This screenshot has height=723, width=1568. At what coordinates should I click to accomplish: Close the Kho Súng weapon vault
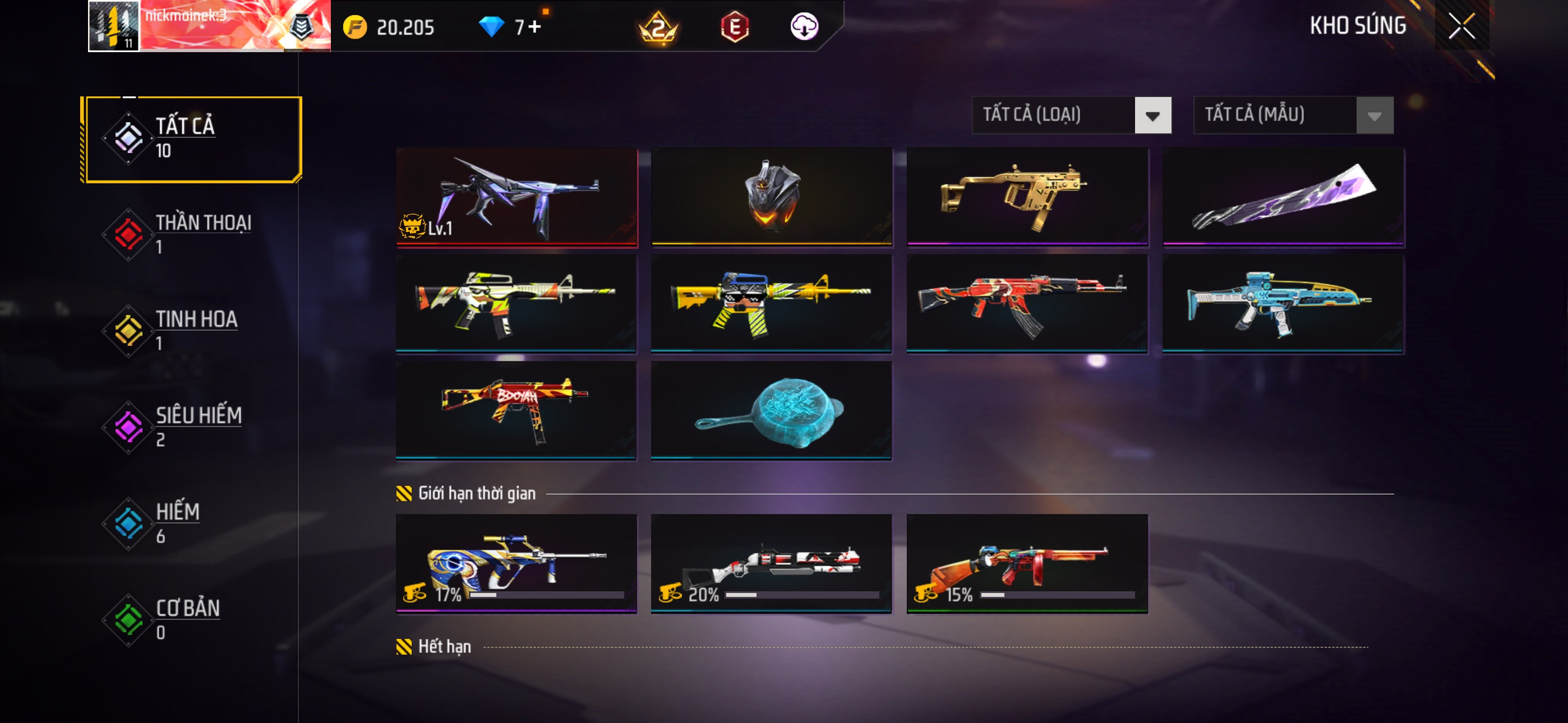tap(1461, 26)
